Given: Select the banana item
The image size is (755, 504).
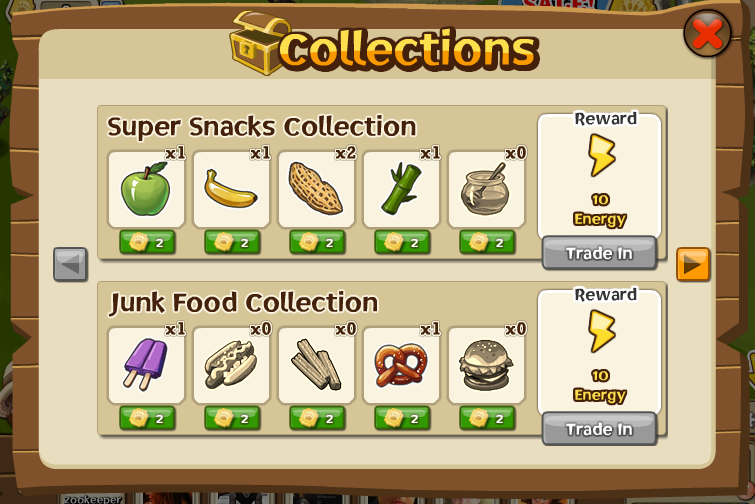Looking at the screenshot, I should (231, 189).
